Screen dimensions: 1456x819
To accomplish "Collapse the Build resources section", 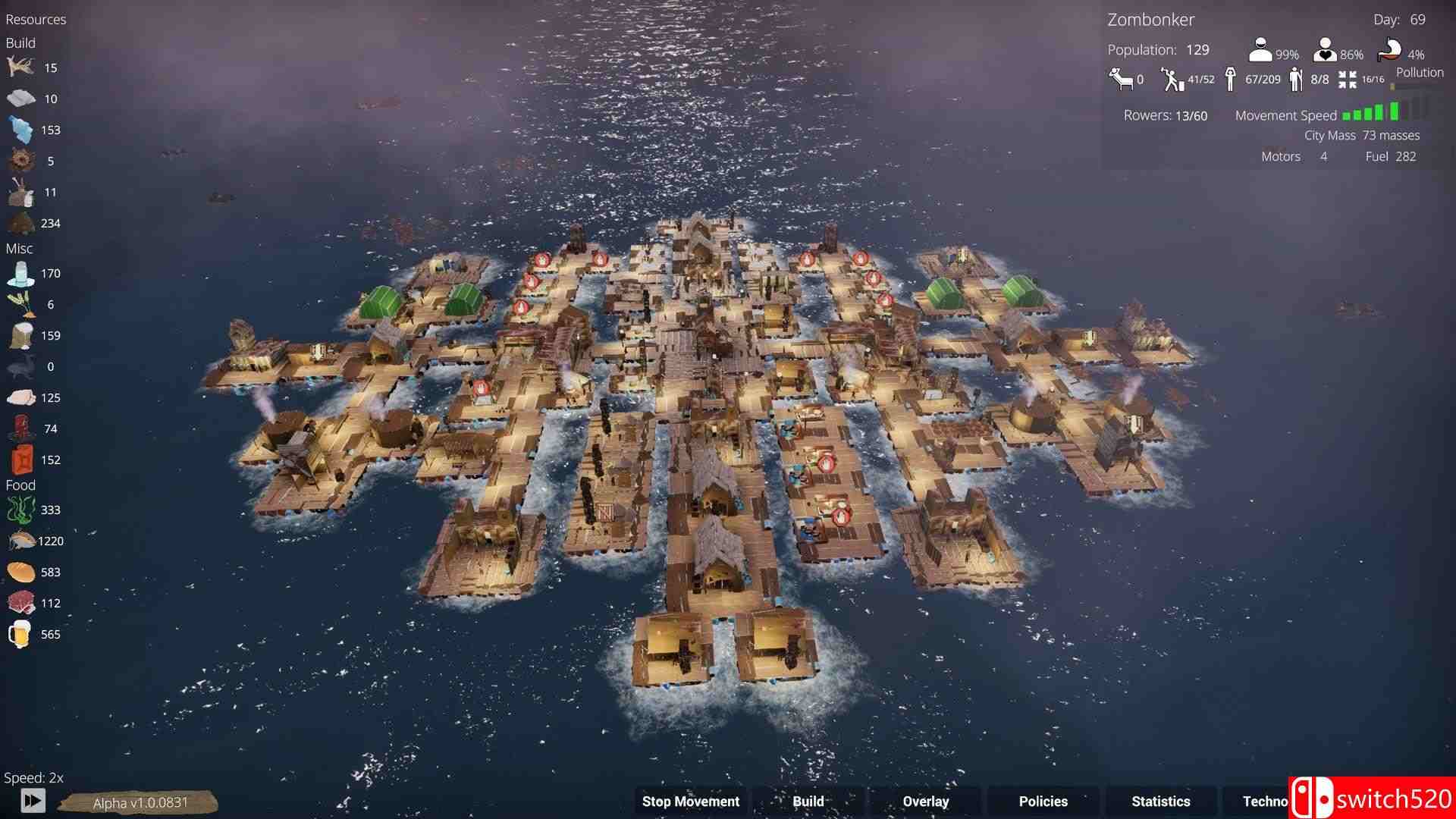I will 20,43.
